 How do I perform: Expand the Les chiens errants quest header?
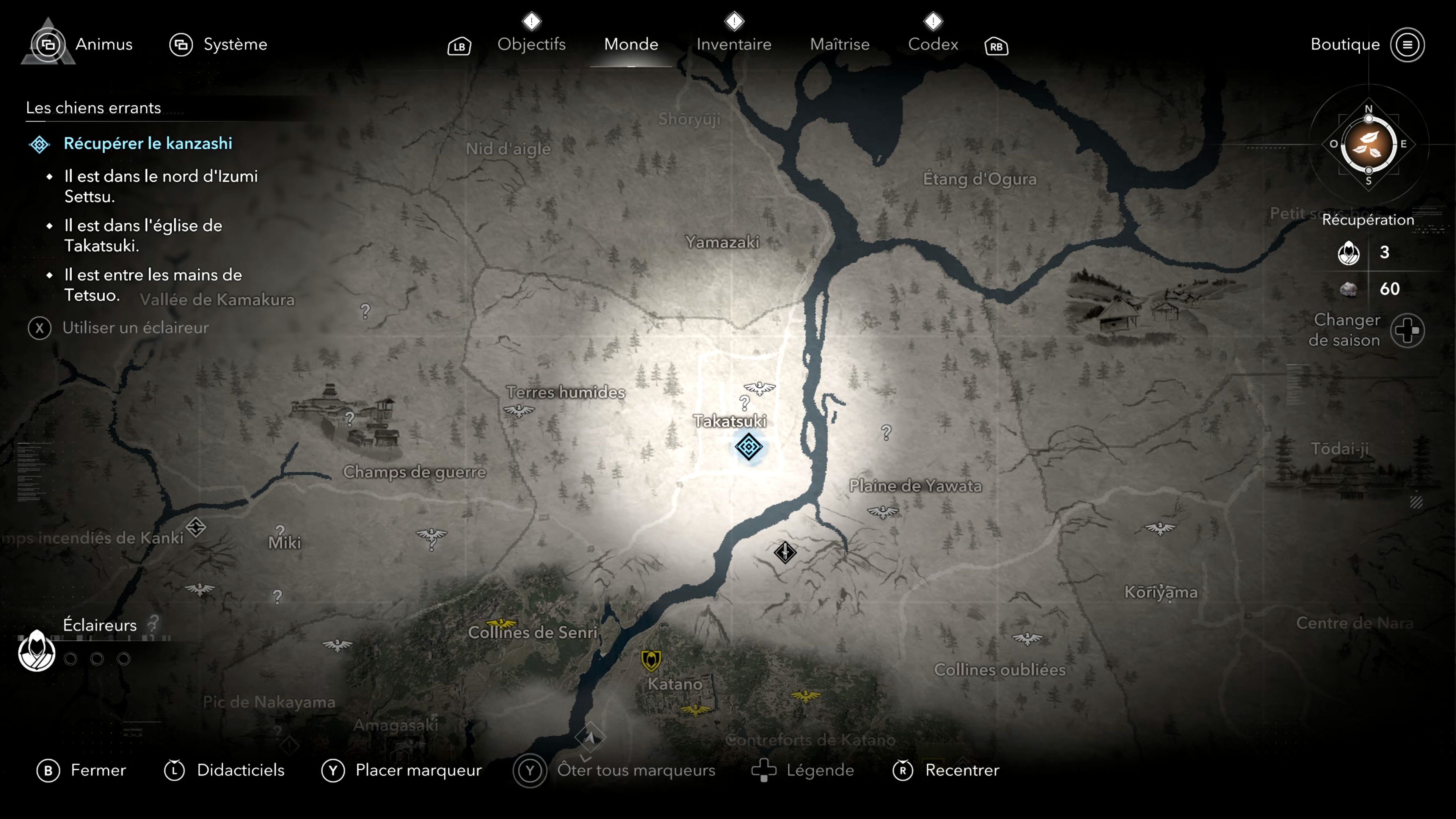tap(93, 108)
